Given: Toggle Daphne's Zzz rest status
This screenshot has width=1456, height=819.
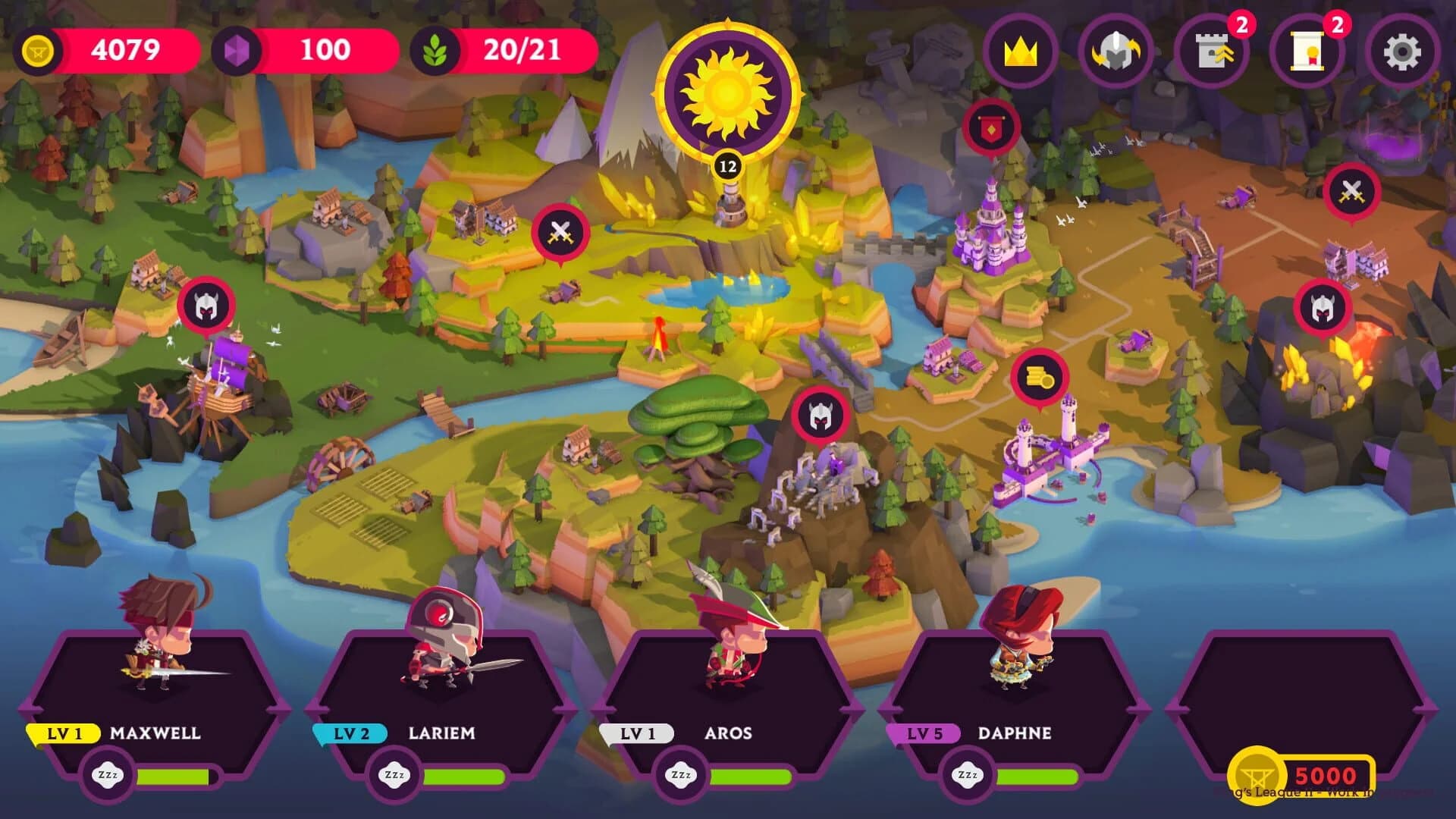Looking at the screenshot, I should coord(973,775).
